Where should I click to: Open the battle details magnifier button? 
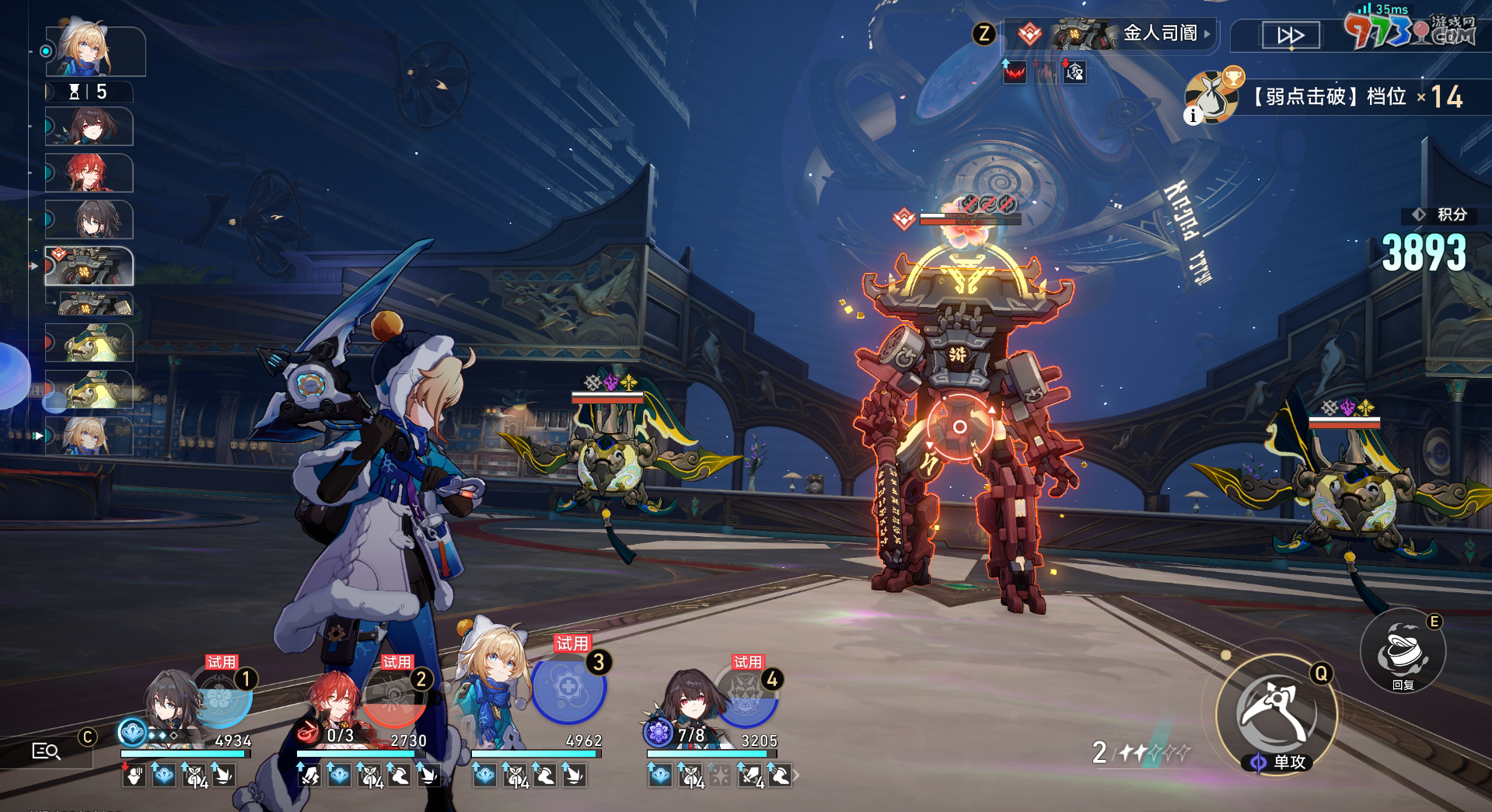[x=46, y=751]
